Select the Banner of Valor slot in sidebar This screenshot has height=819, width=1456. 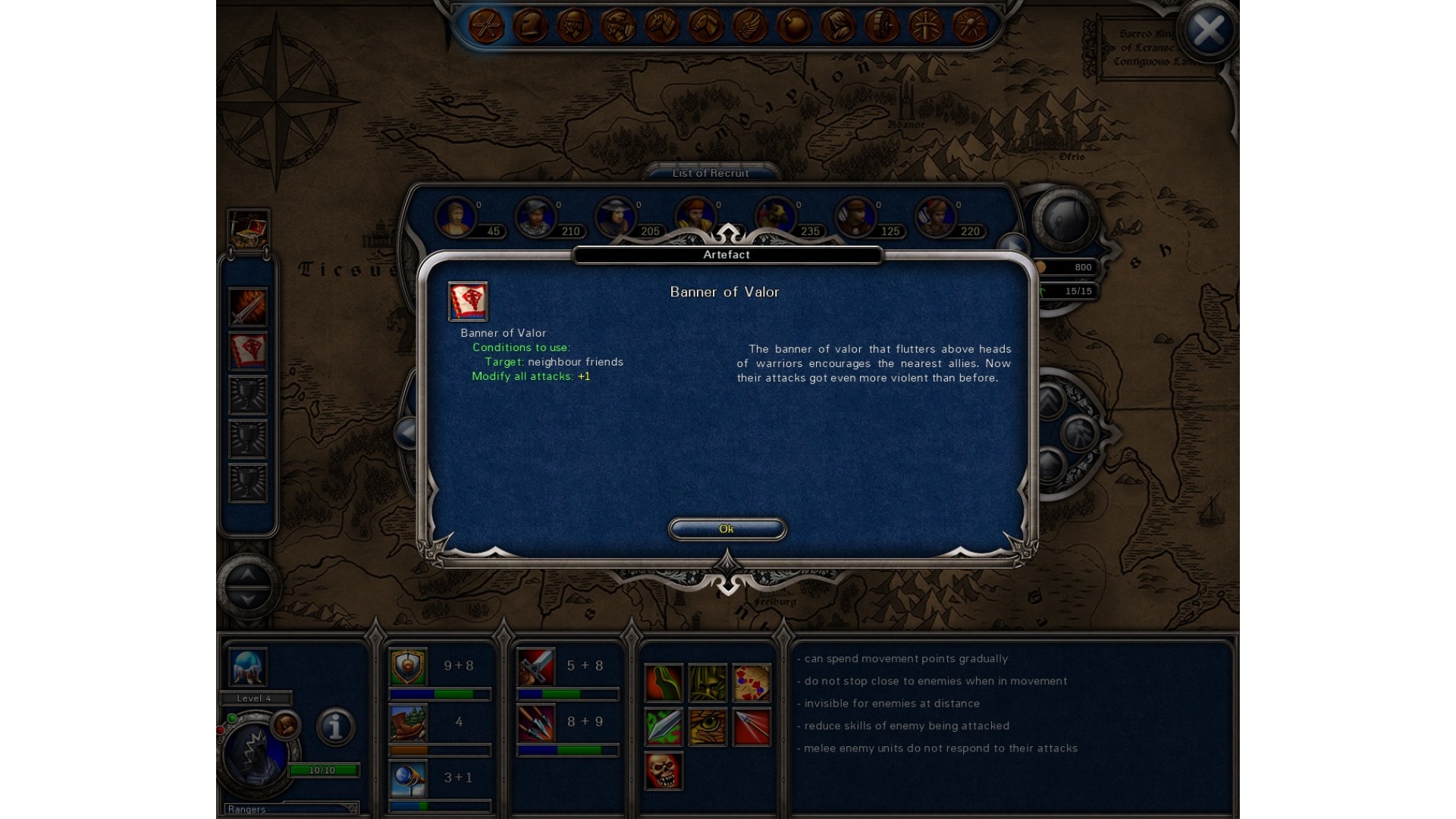pos(248,351)
